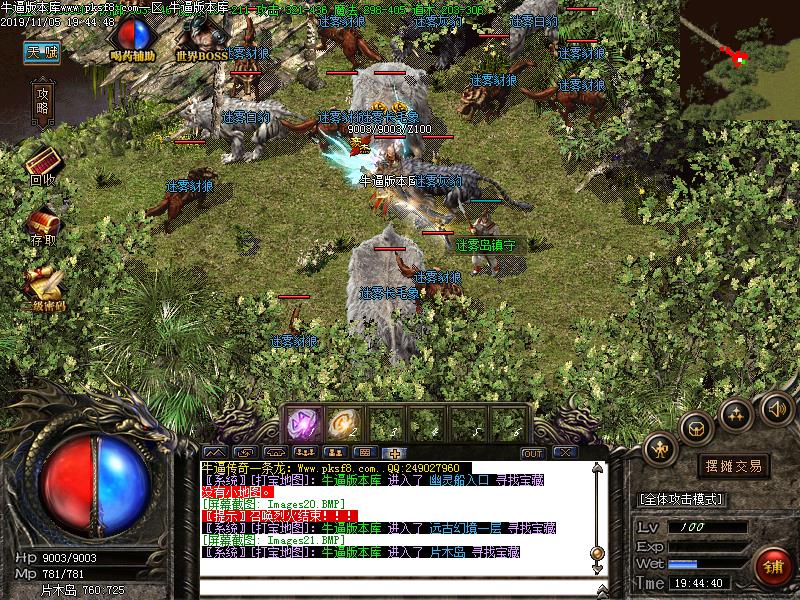Click the OUT button above chat
Viewport: 800px width, 600px height.
533,453
